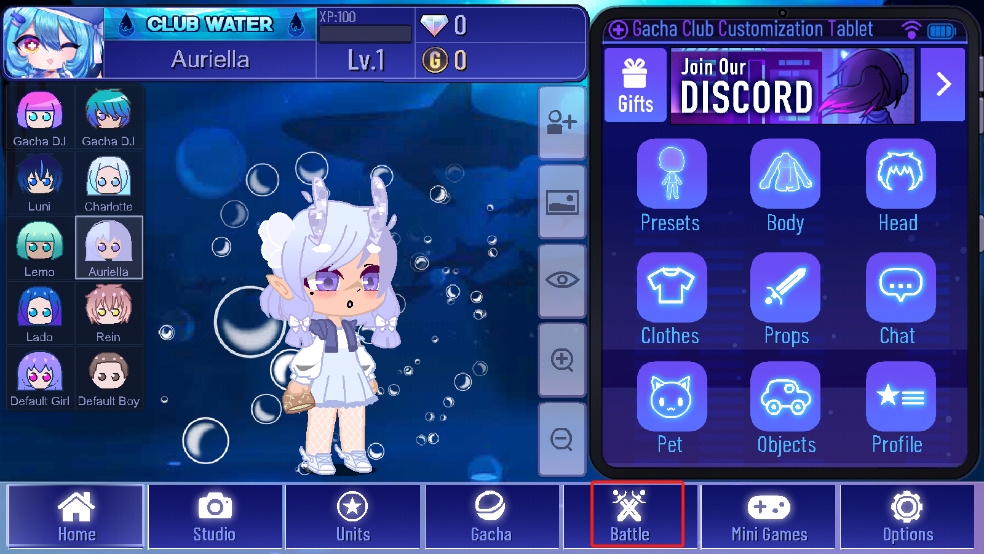Select the Charlotte character slot
Viewport: 984px width, 554px height.
(x=108, y=184)
